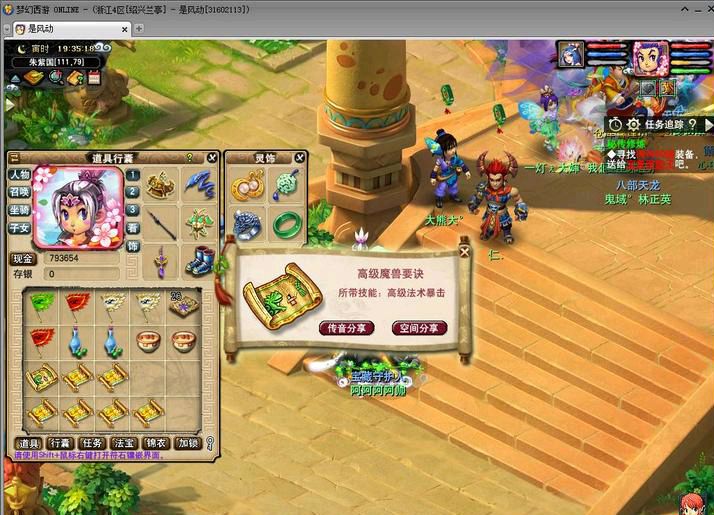The height and width of the screenshot is (515, 714).
Task: Select the 坐骑 mount tab
Action: pyautogui.click(x=19, y=211)
